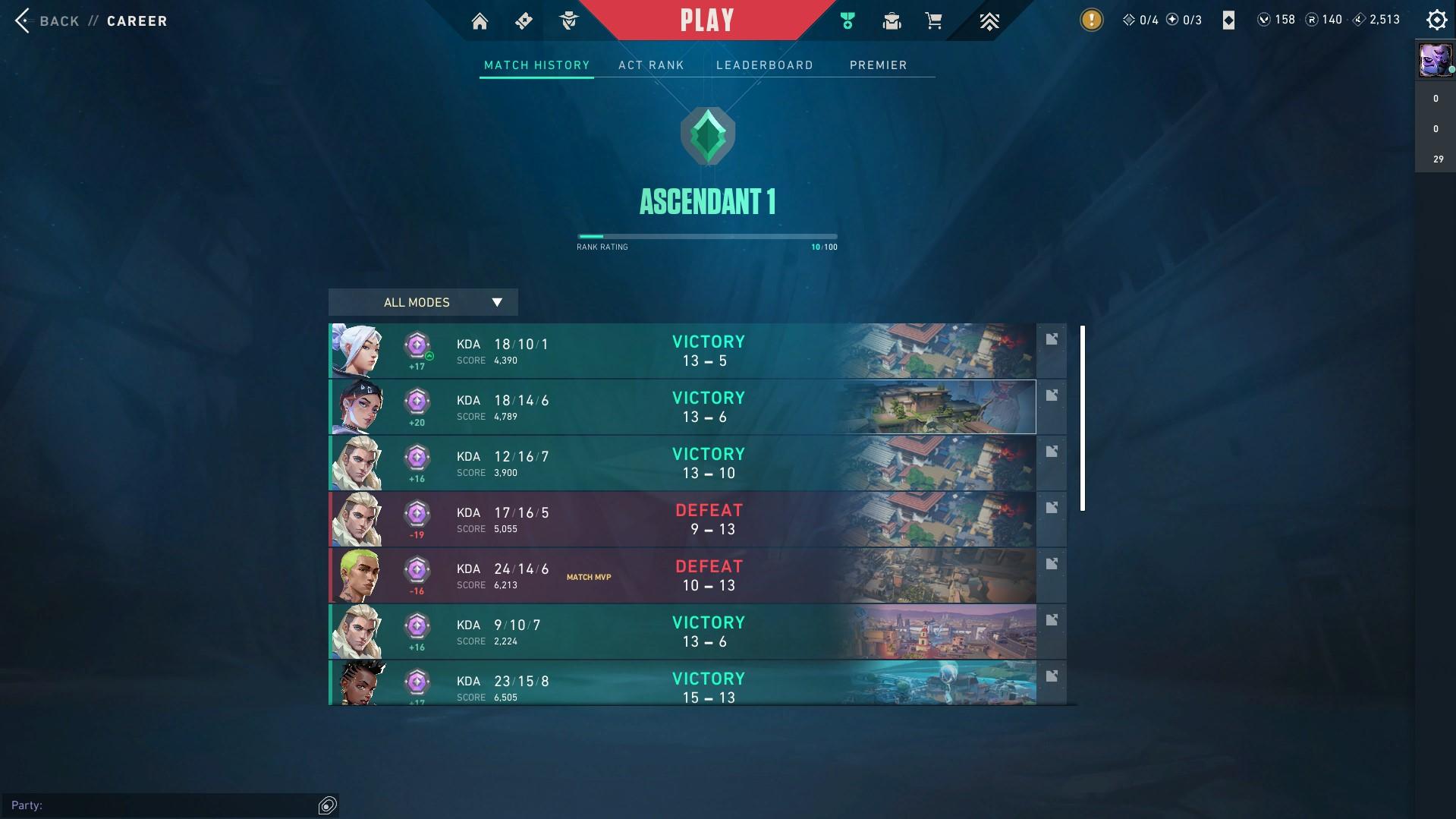Open the settings gear
This screenshot has height=819, width=1456.
coord(1436,20)
